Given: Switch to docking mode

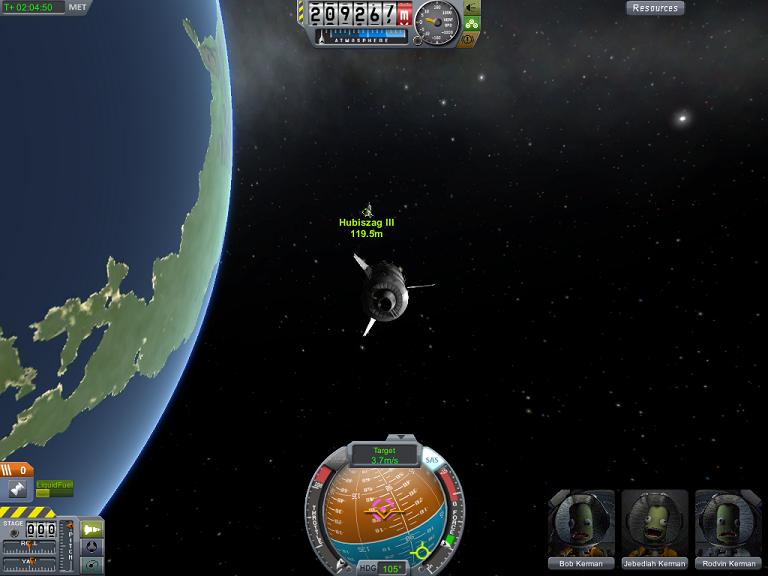Looking at the screenshot, I should [x=92, y=547].
